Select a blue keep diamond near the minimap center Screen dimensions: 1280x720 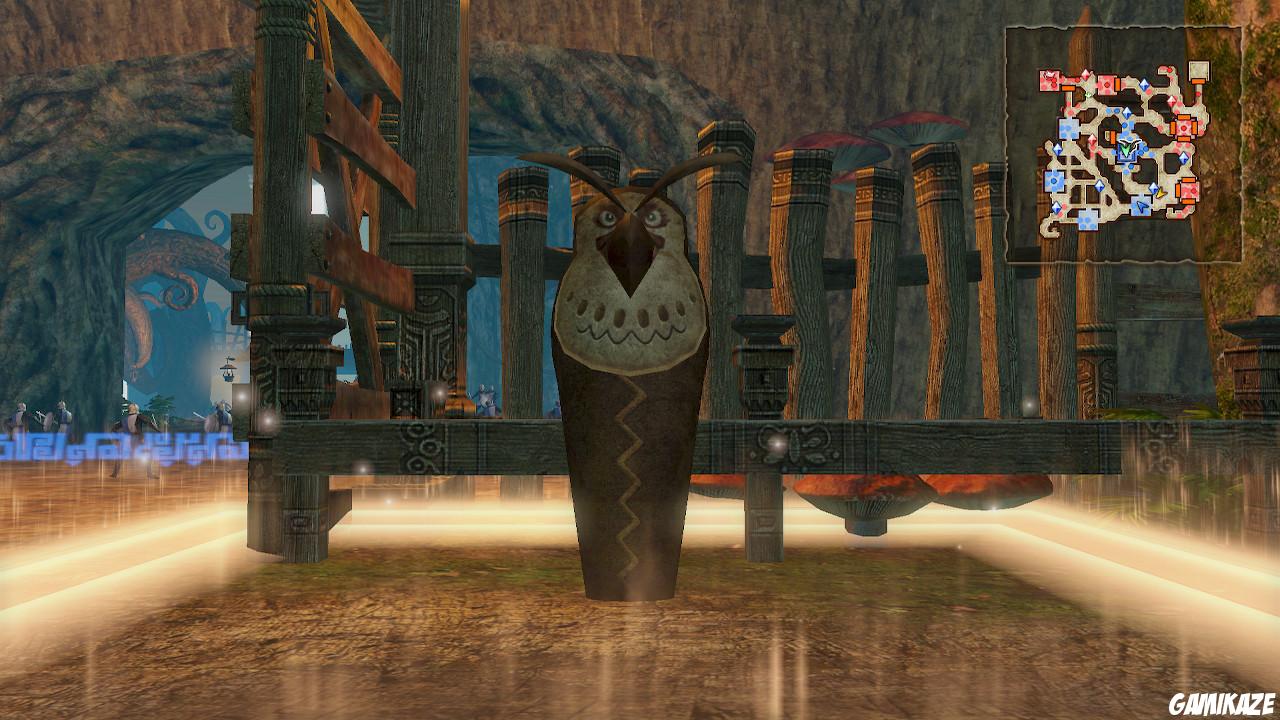(x=1128, y=111)
